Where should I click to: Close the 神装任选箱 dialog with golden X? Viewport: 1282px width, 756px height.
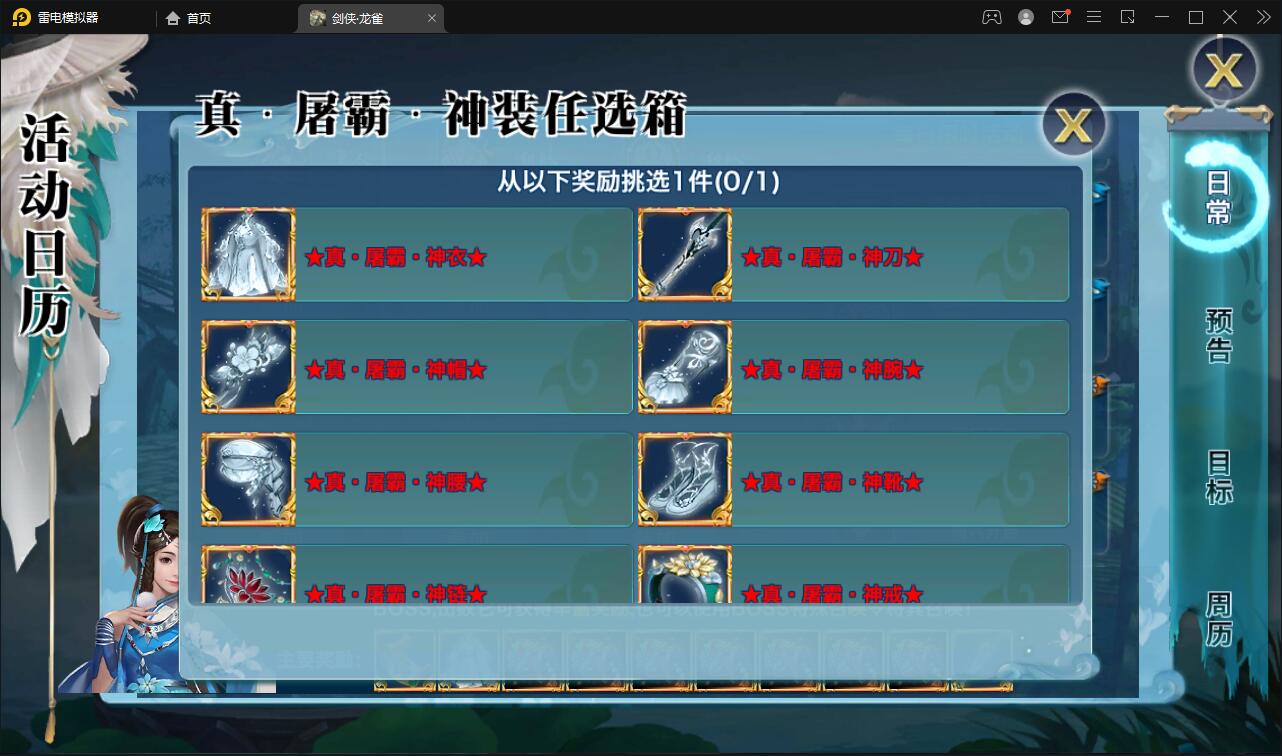1072,125
